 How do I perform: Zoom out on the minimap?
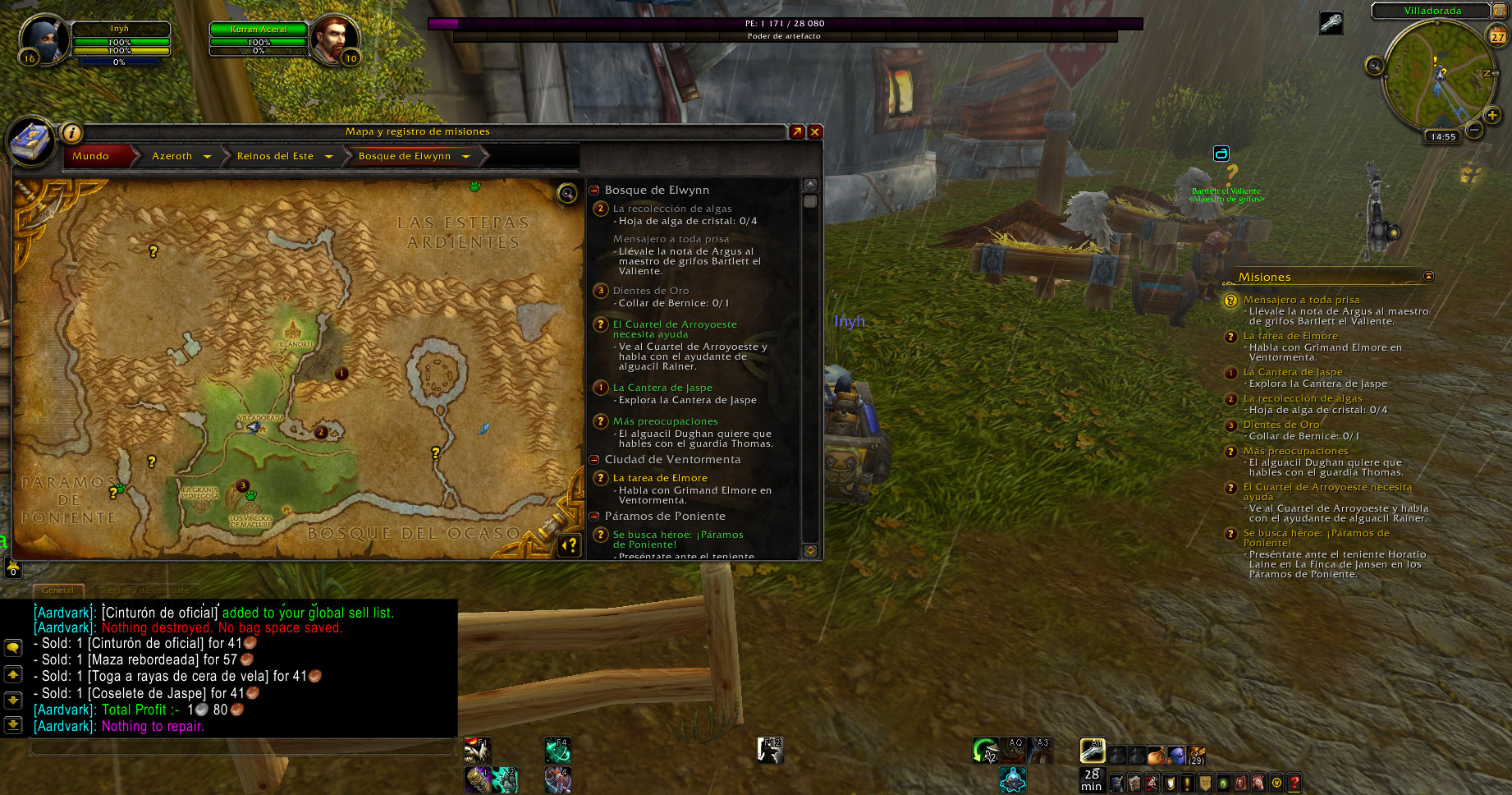pyautogui.click(x=1474, y=130)
